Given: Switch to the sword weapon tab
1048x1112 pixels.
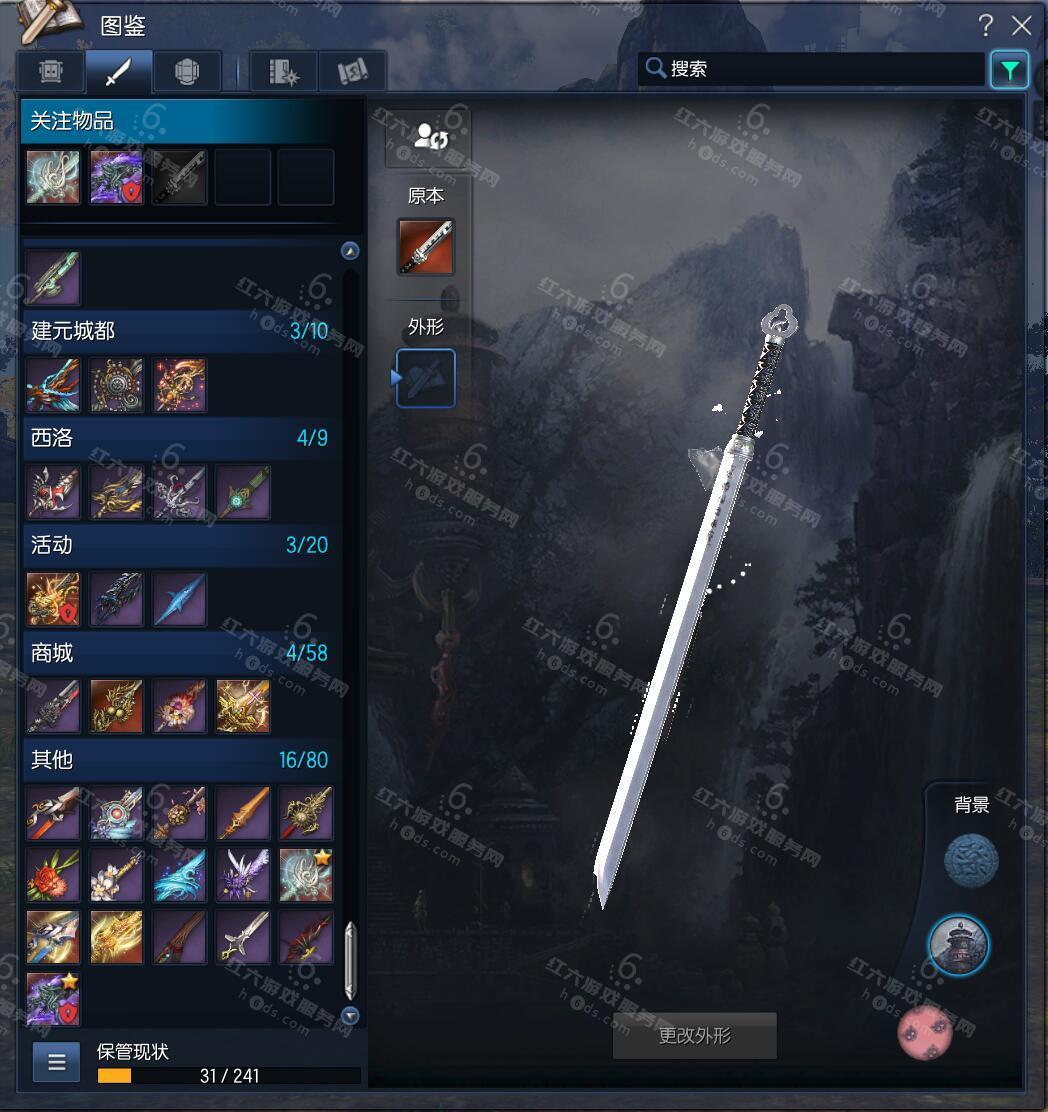Looking at the screenshot, I should click(x=119, y=72).
